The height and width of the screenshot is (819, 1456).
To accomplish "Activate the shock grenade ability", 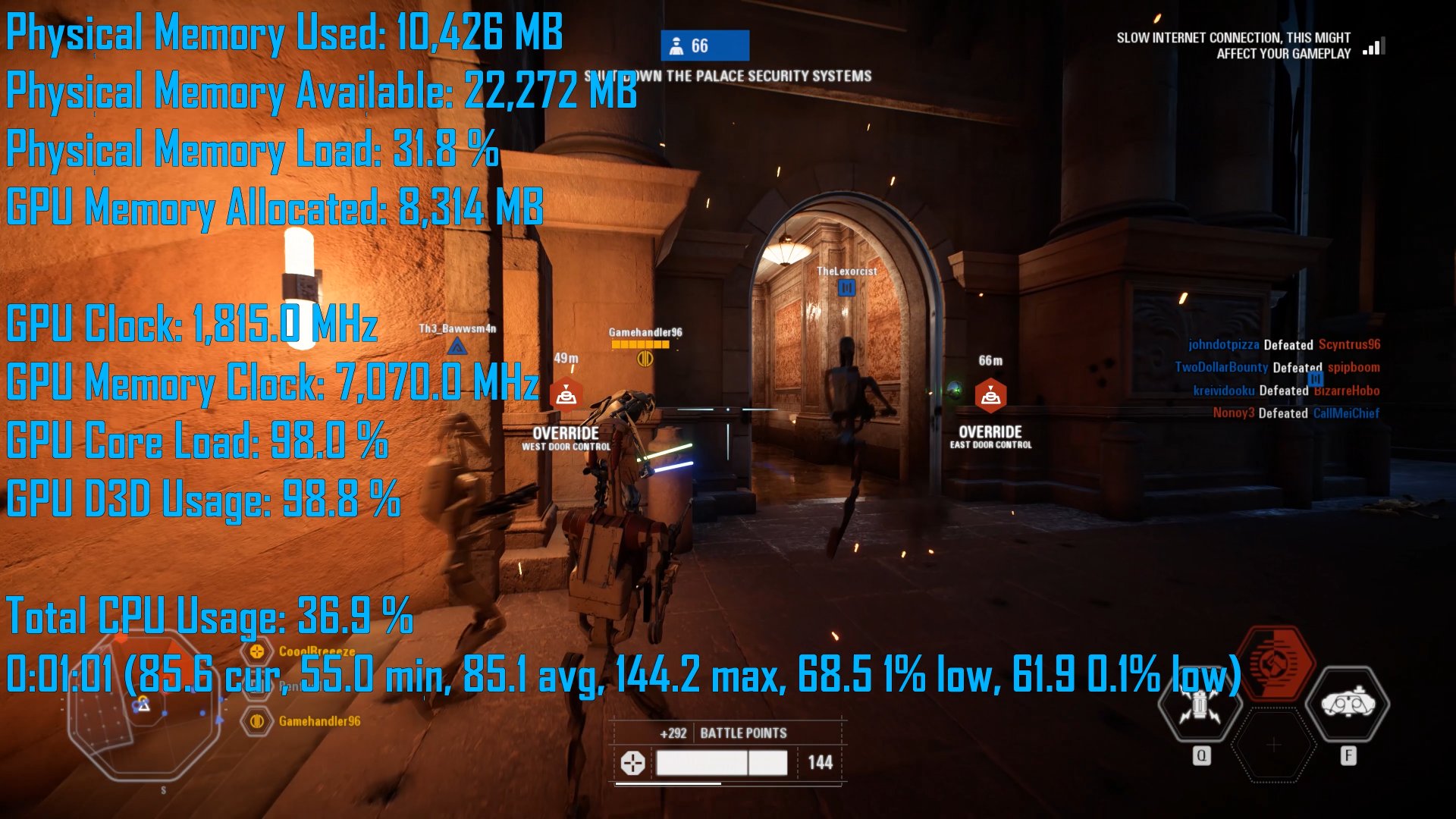I will point(1200,706).
